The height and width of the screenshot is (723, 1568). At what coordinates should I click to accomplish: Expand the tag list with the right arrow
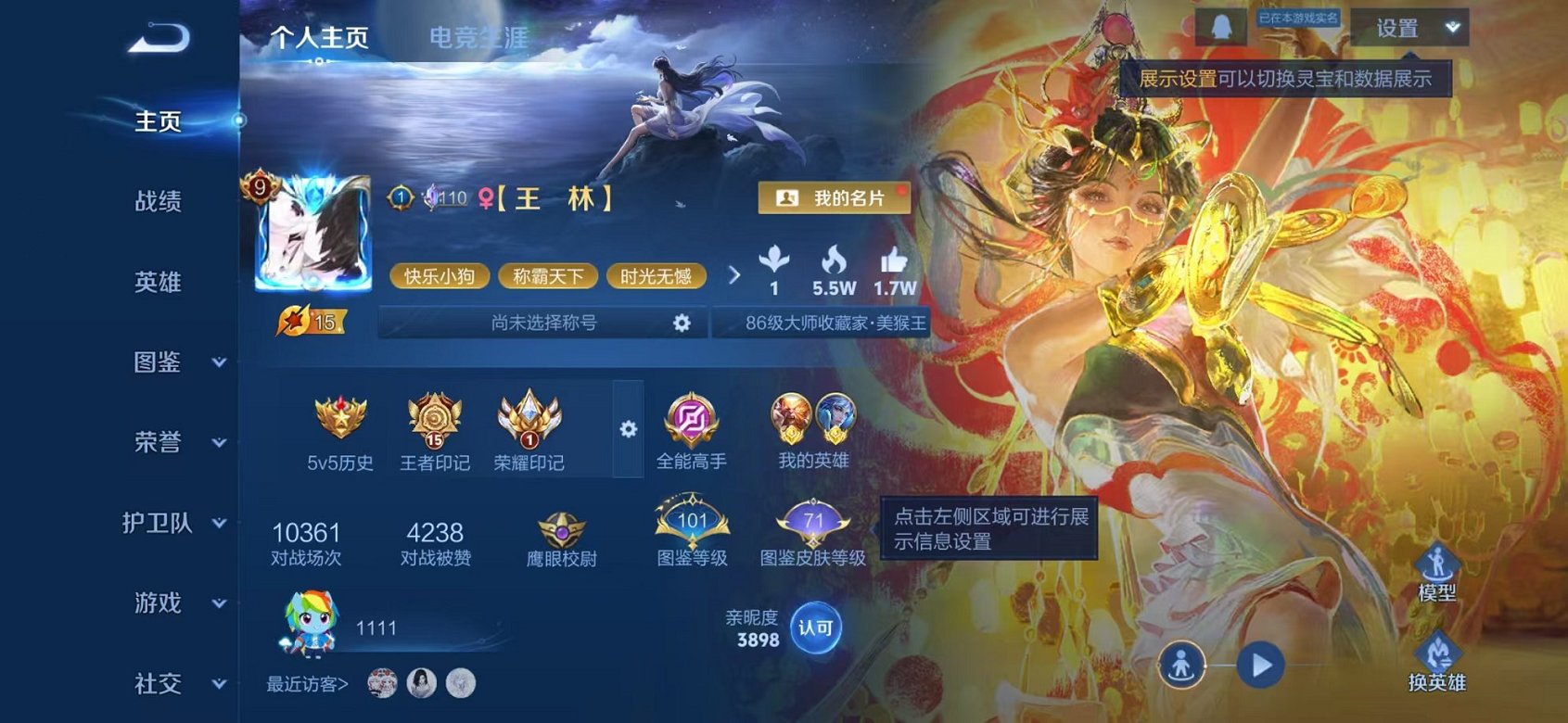(x=734, y=275)
